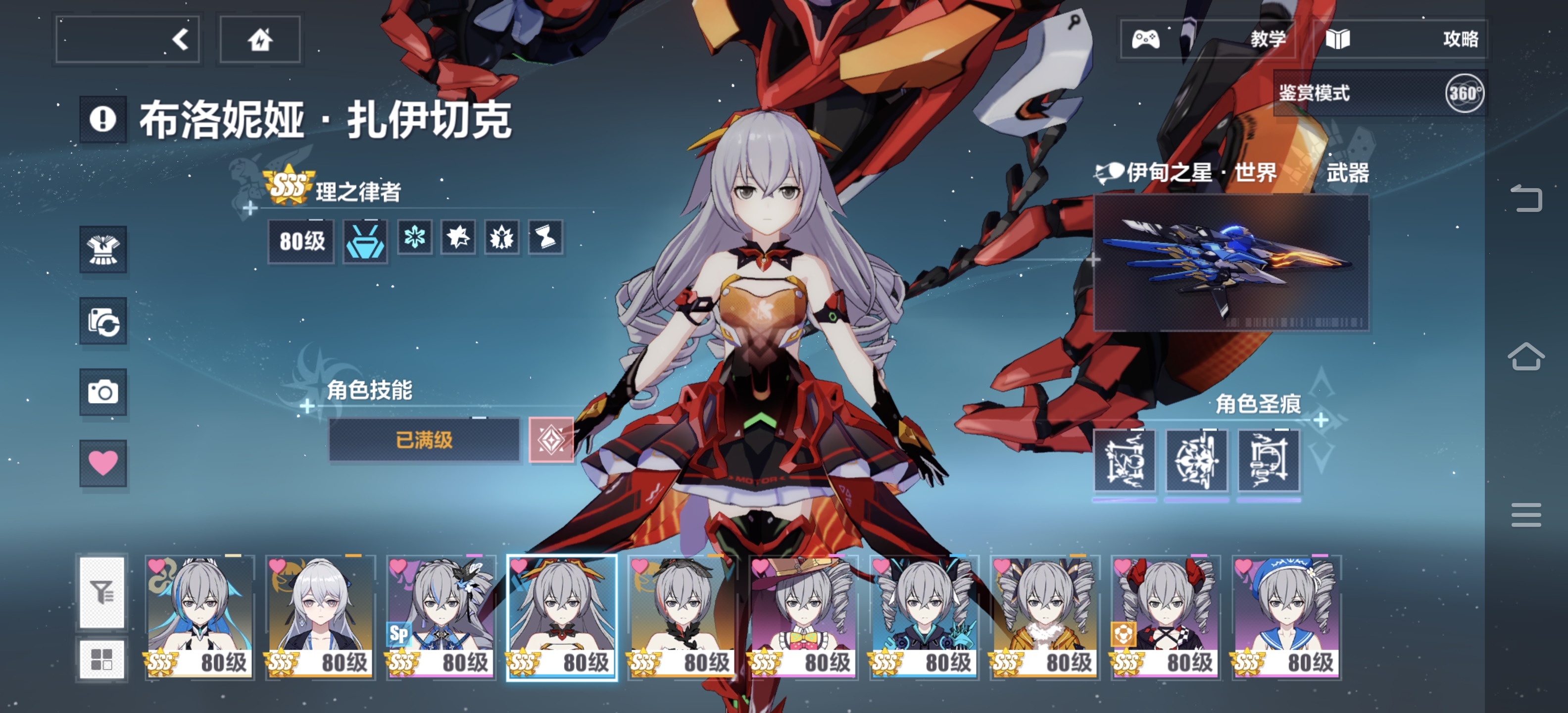Choose the valkyrie with blue sailor hat
Viewport: 1568px width, 713px height.
[1287, 617]
